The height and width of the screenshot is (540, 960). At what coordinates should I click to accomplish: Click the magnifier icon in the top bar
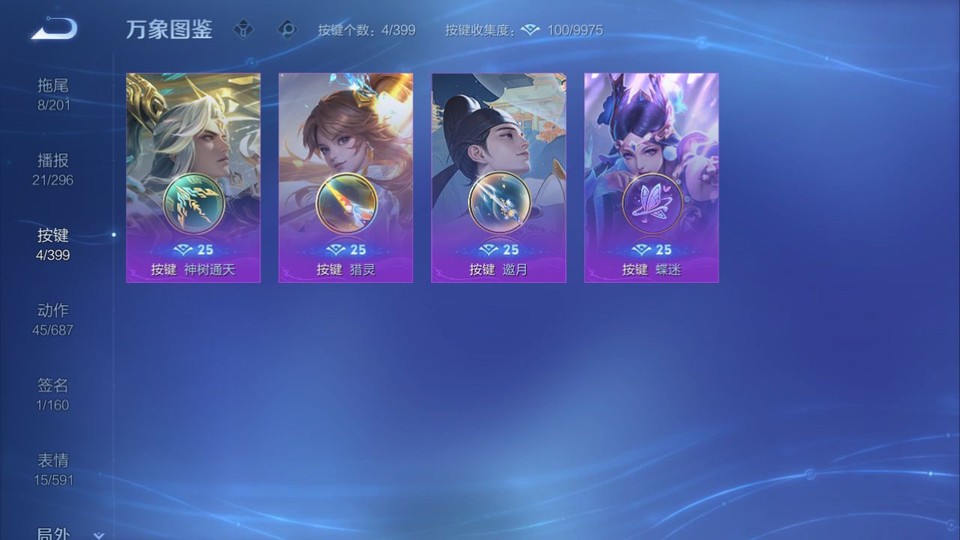pos(288,30)
